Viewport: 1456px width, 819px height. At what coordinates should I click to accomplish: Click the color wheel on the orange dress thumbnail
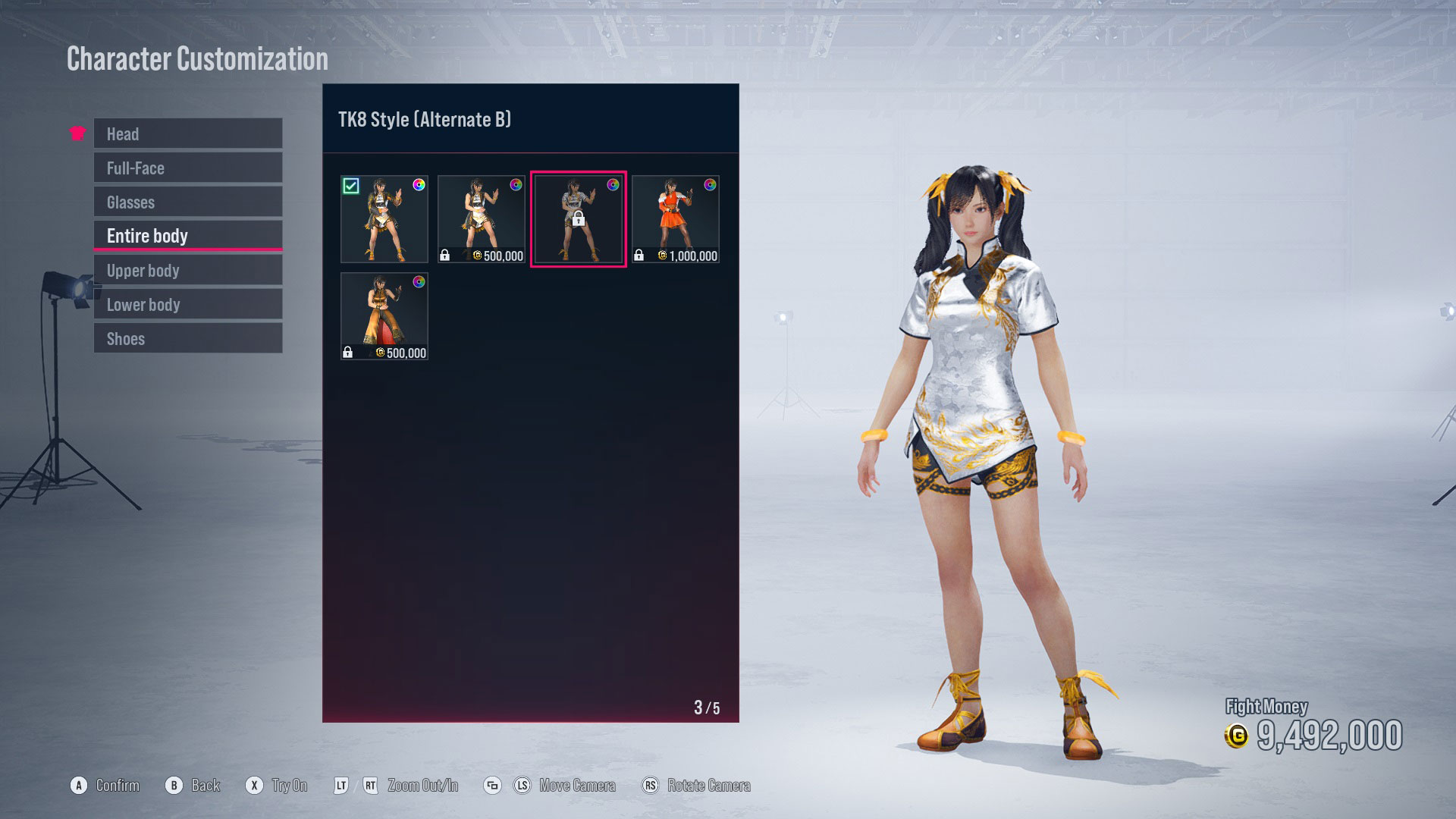coord(708,184)
